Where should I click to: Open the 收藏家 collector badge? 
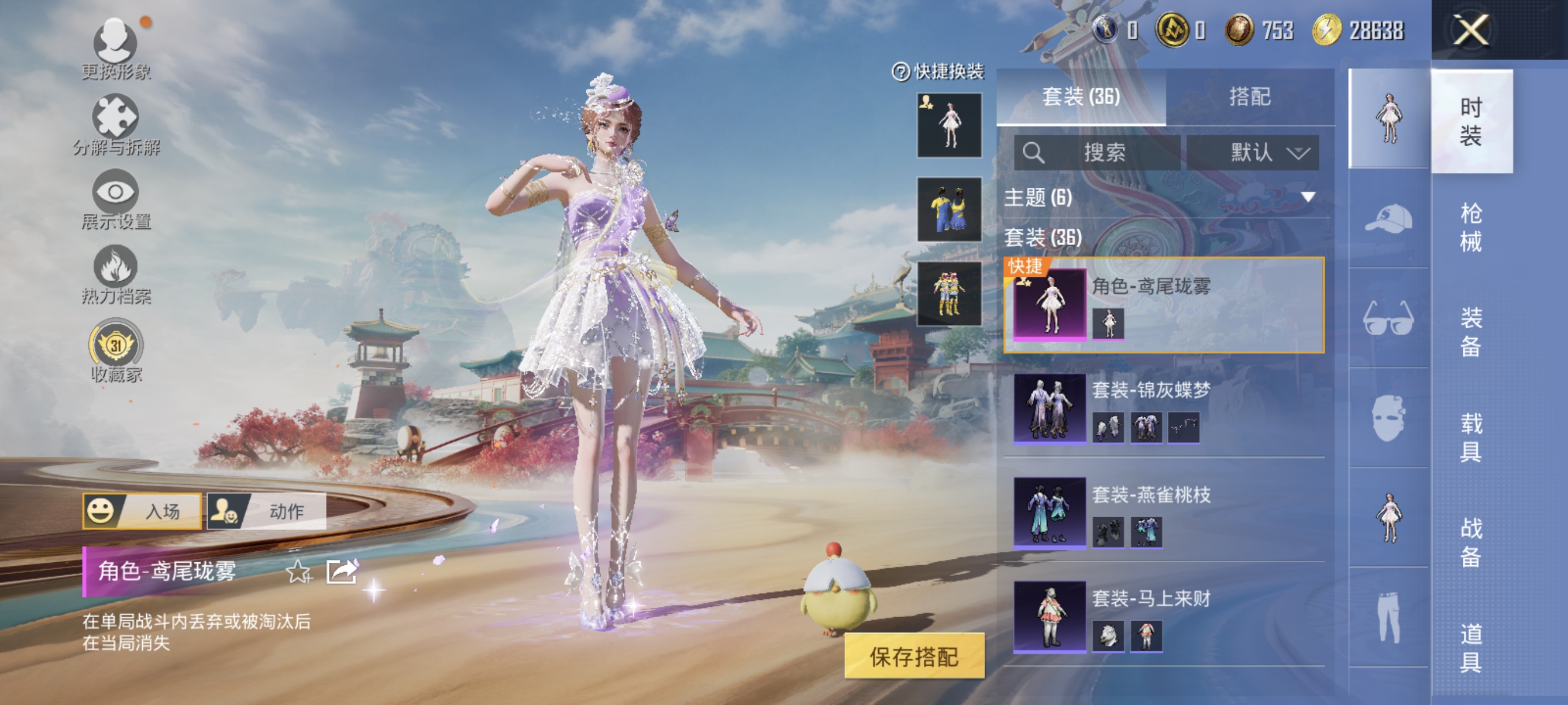point(116,351)
